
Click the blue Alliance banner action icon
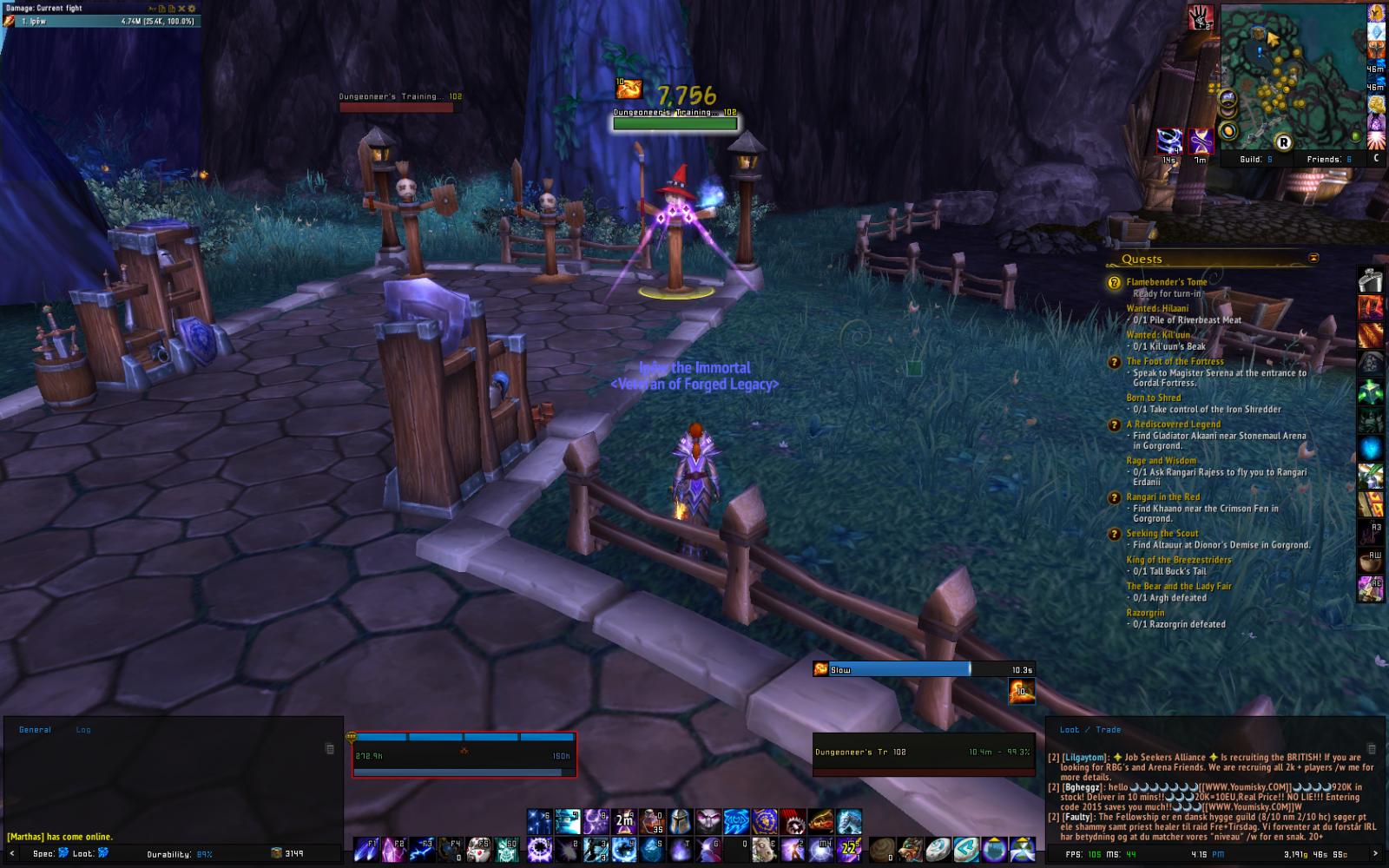click(x=765, y=820)
